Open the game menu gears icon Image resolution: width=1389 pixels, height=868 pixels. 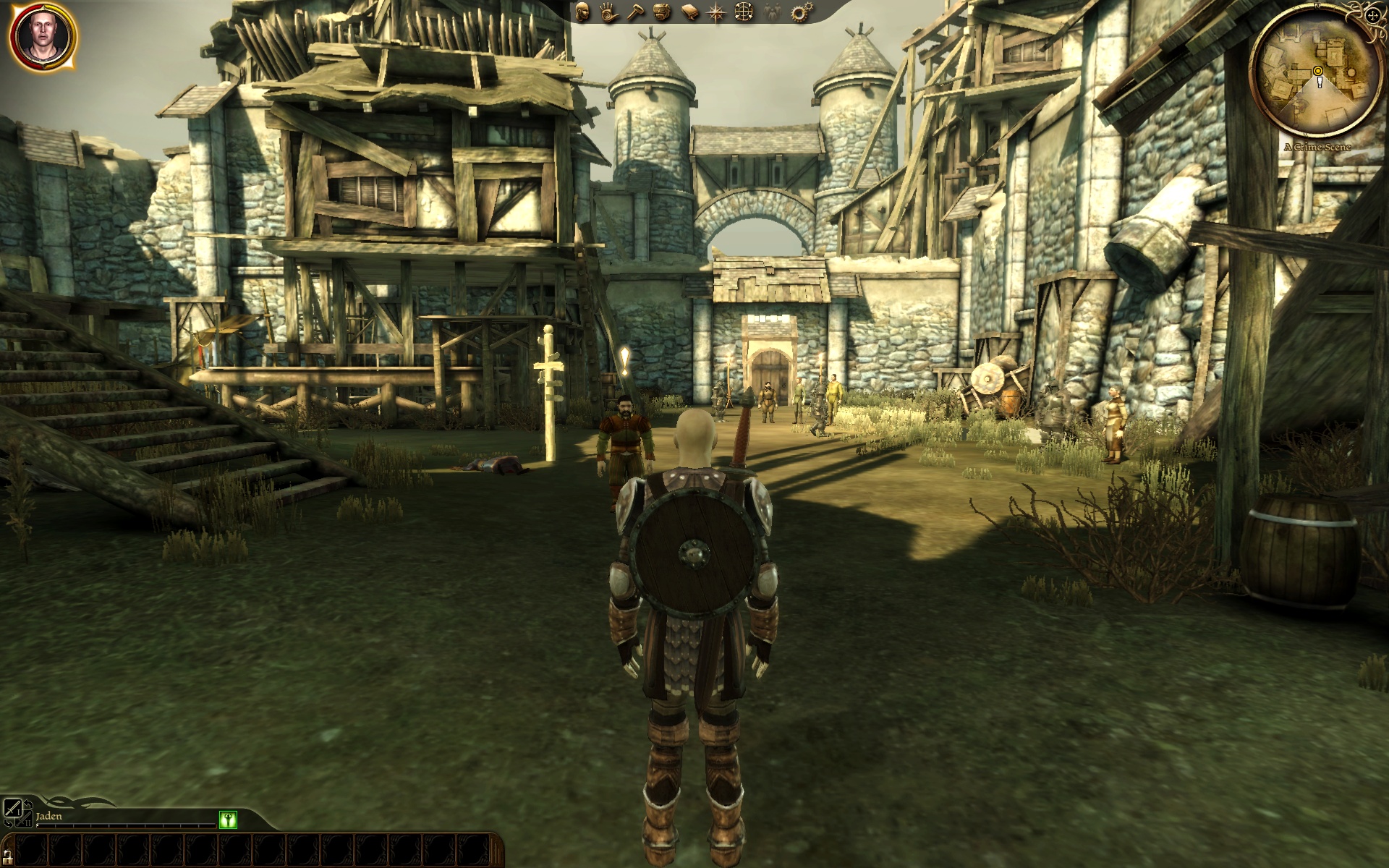(799, 12)
